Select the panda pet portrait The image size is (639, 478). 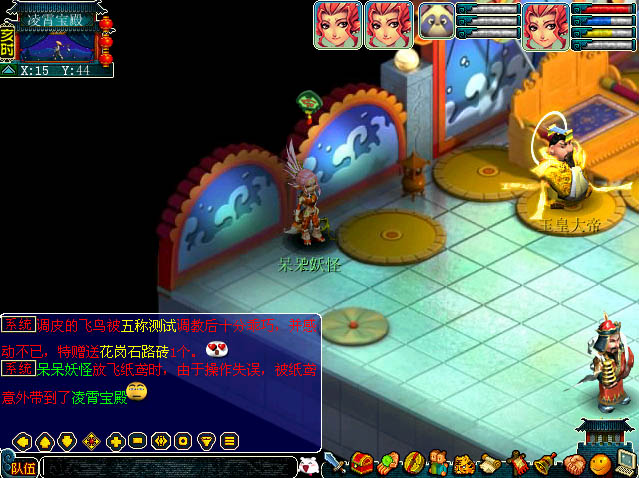[x=436, y=21]
